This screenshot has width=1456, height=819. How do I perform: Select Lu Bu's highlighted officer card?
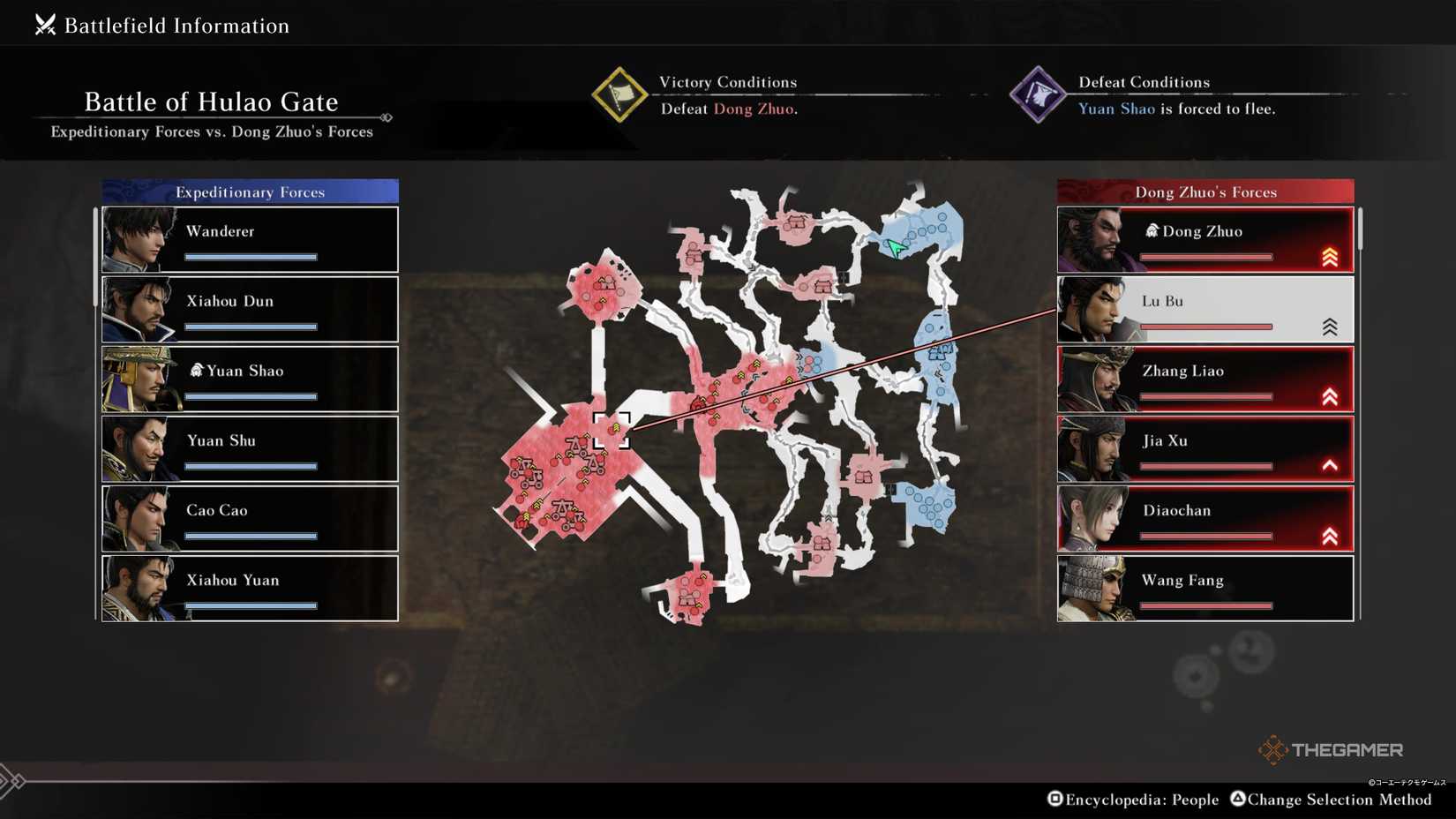(x=1205, y=308)
